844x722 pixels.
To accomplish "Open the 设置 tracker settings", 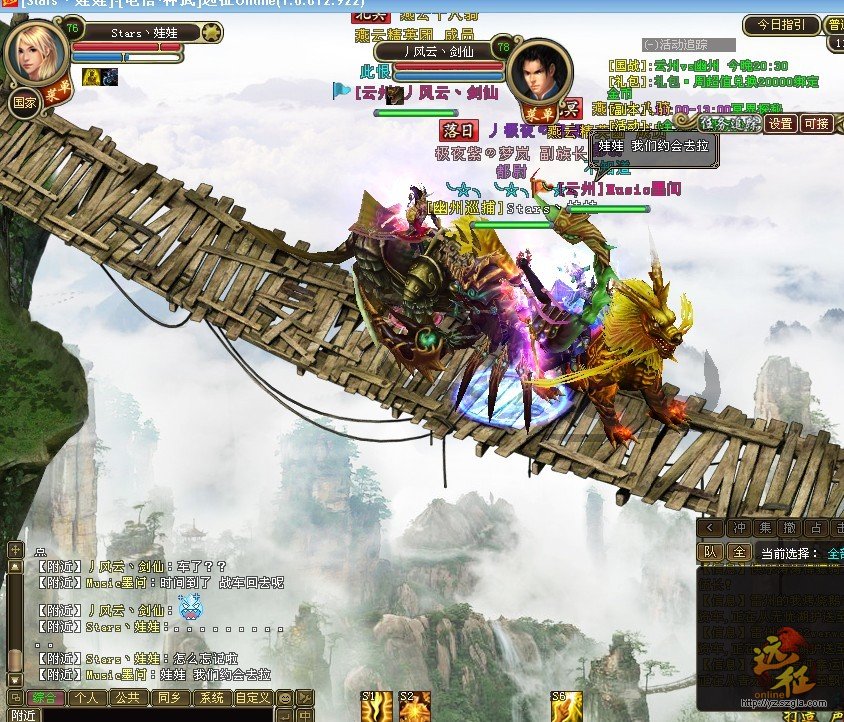I will [x=780, y=124].
